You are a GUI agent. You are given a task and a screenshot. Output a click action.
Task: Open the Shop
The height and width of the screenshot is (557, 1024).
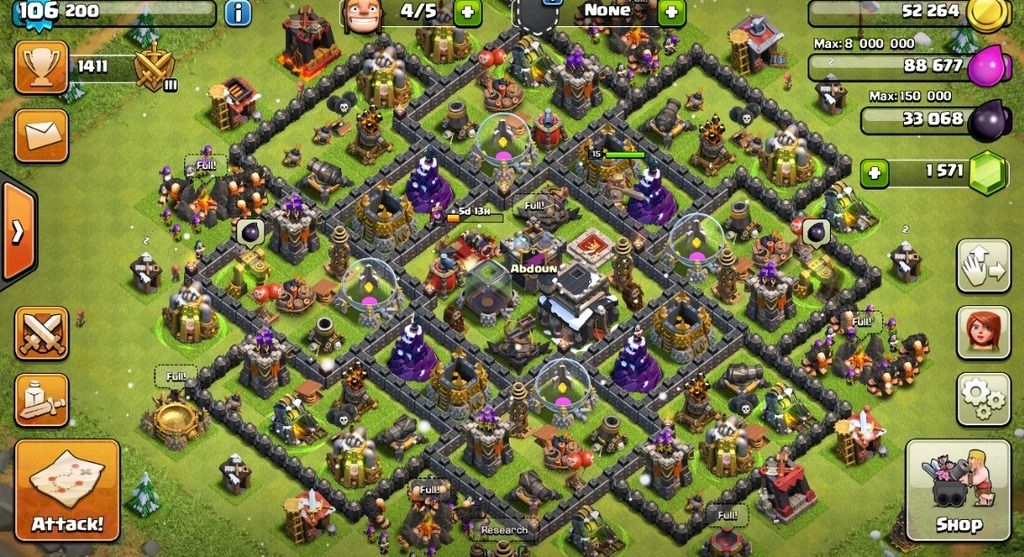(958, 489)
